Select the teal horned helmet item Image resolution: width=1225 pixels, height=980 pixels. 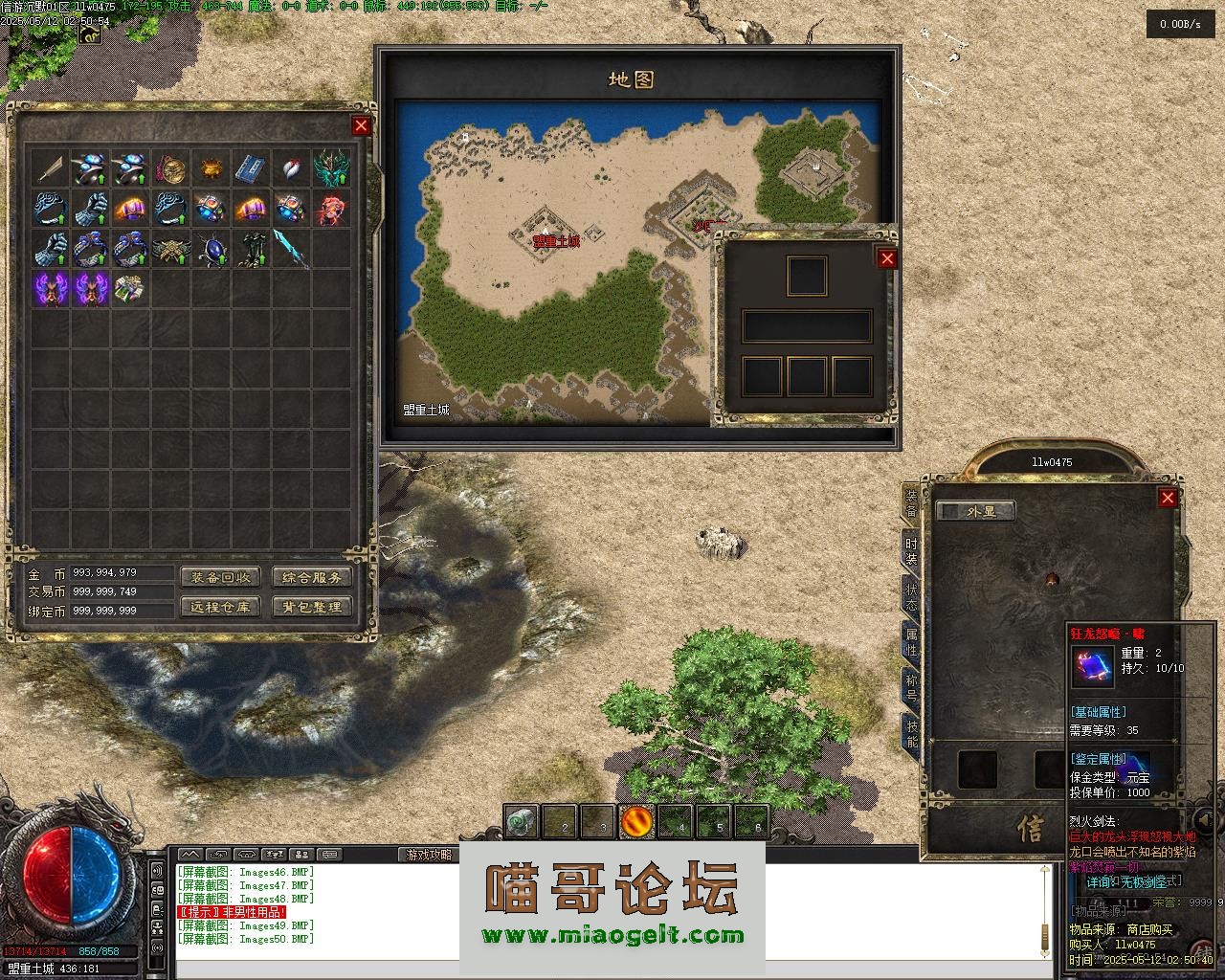pos(332,168)
